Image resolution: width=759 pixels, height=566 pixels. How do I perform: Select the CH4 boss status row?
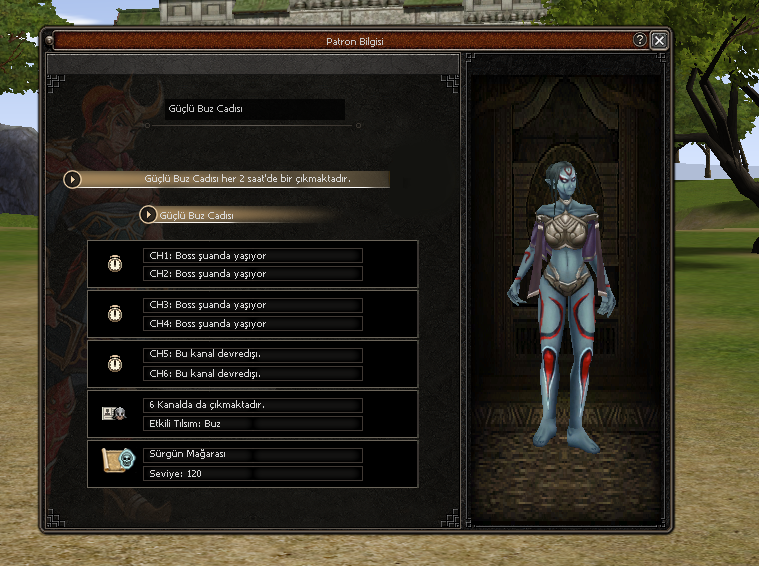pos(252,324)
